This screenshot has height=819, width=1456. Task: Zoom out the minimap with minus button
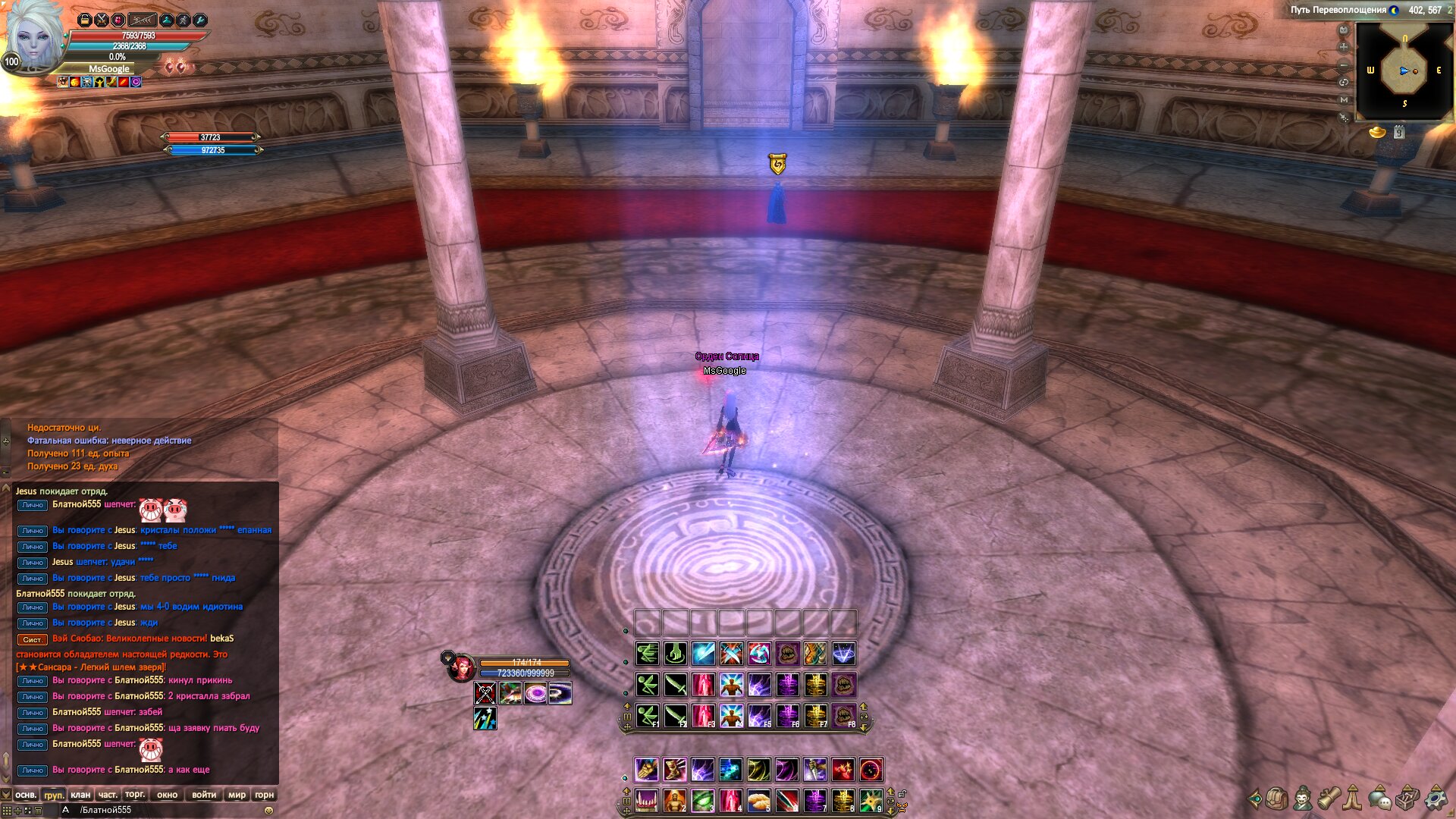coord(1344,64)
